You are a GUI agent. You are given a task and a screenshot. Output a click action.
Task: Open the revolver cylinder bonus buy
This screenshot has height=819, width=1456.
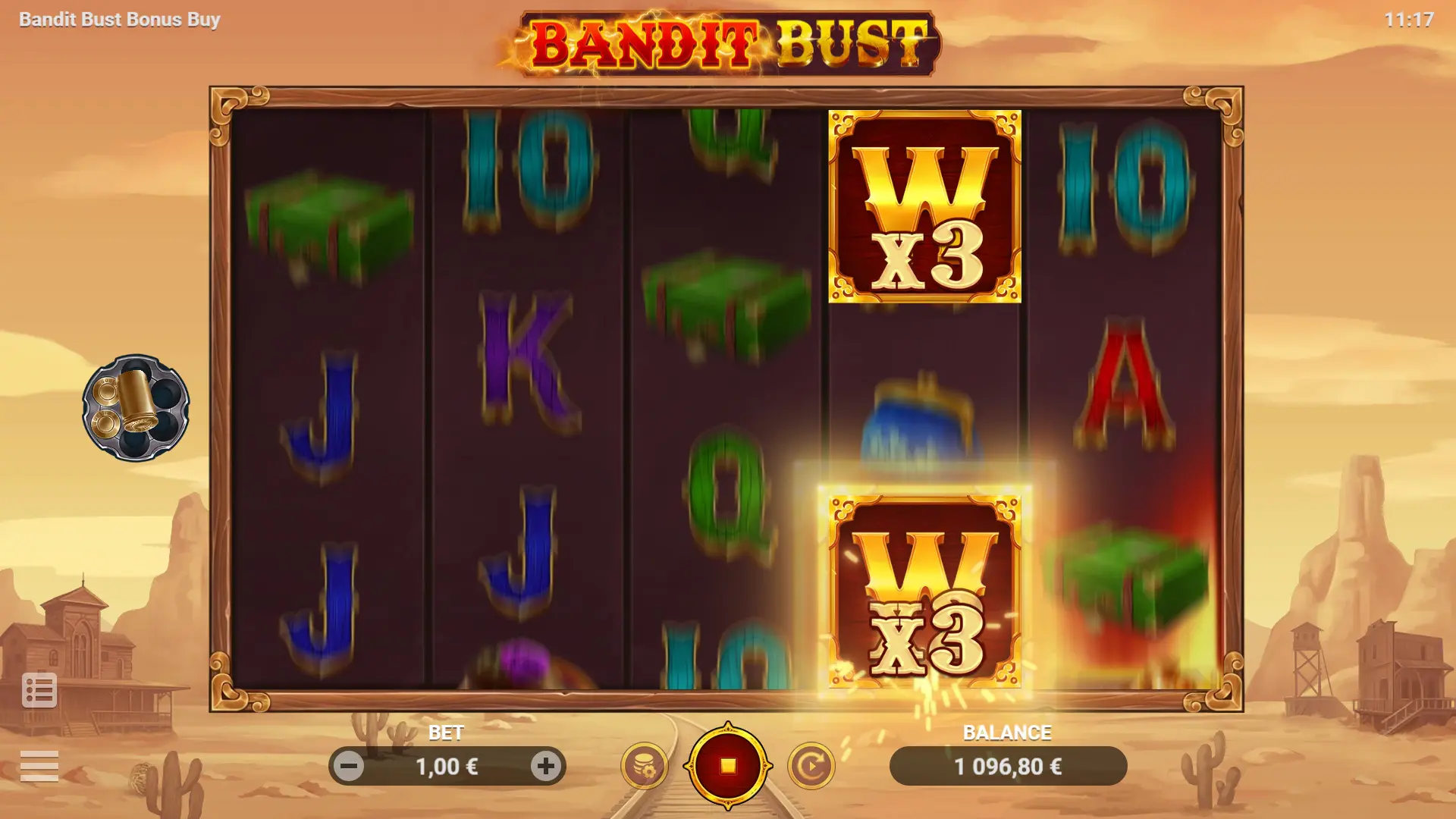(x=136, y=408)
